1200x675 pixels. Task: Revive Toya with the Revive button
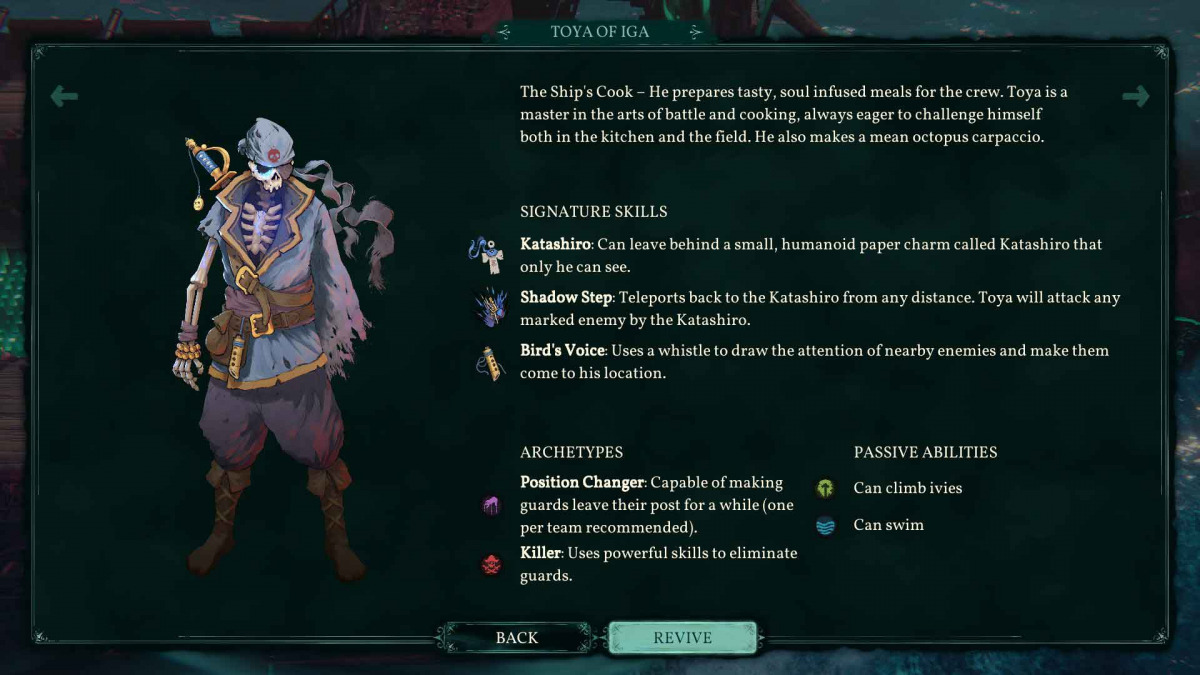682,638
